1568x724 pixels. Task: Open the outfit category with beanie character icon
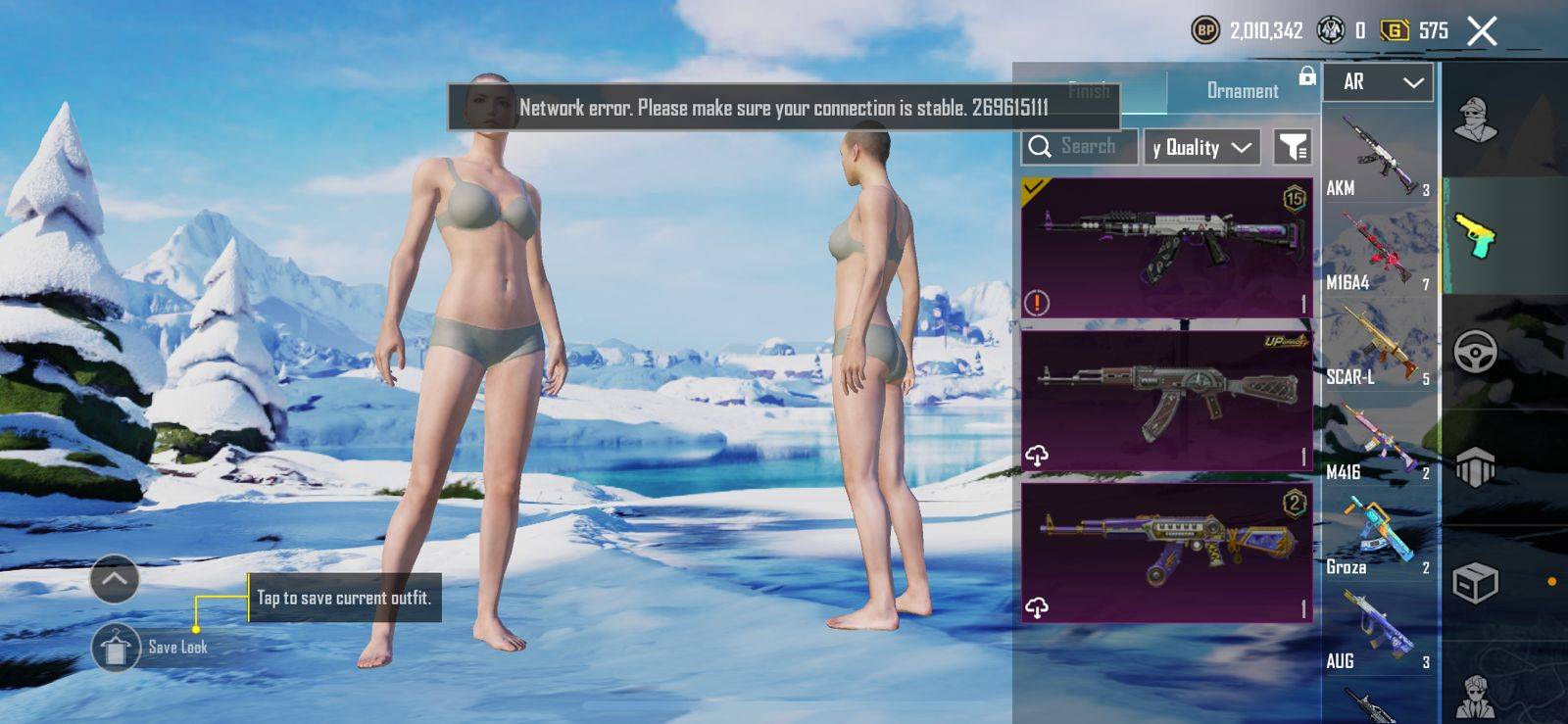pos(1475,121)
